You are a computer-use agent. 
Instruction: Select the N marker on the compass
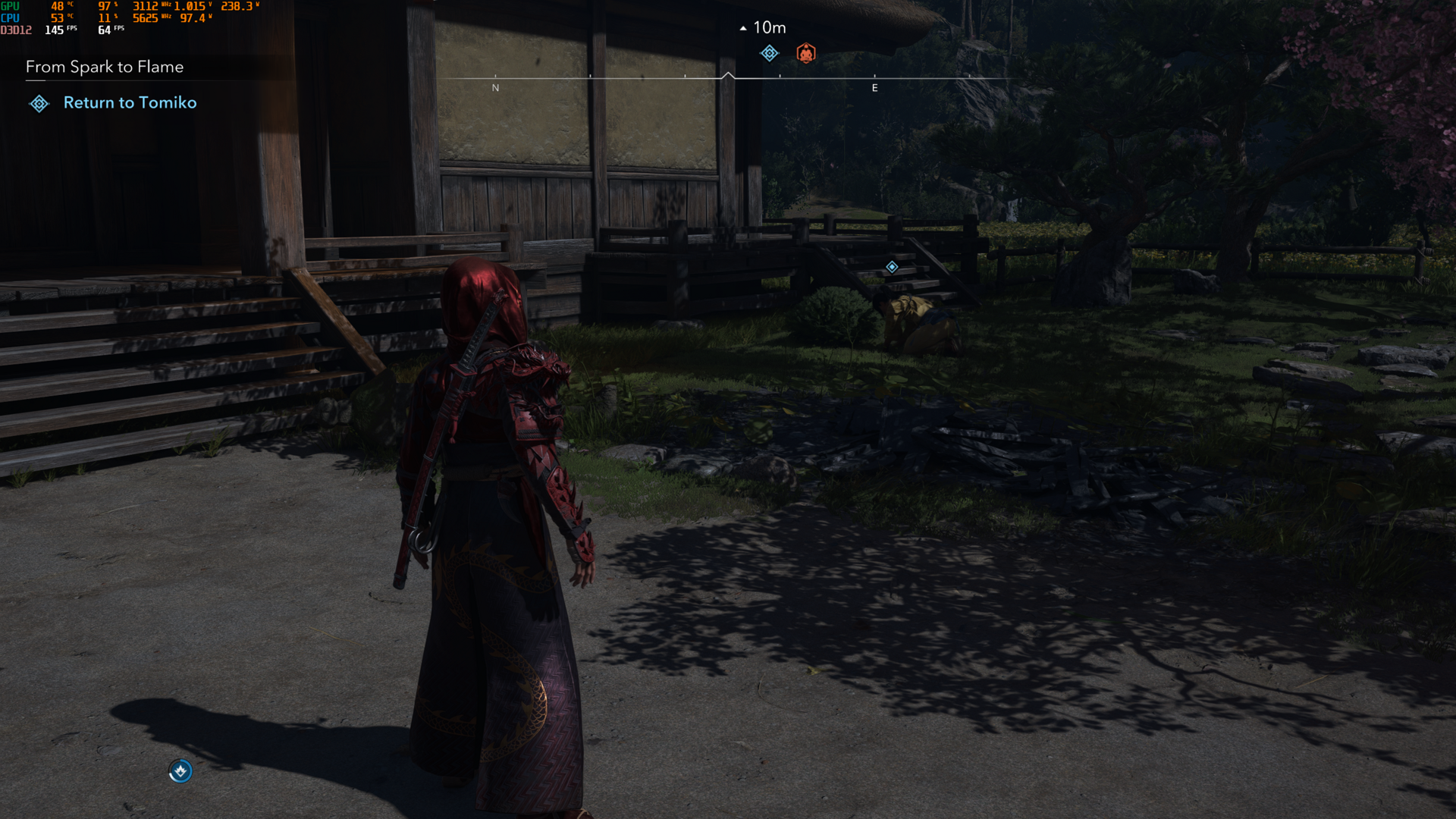[496, 87]
